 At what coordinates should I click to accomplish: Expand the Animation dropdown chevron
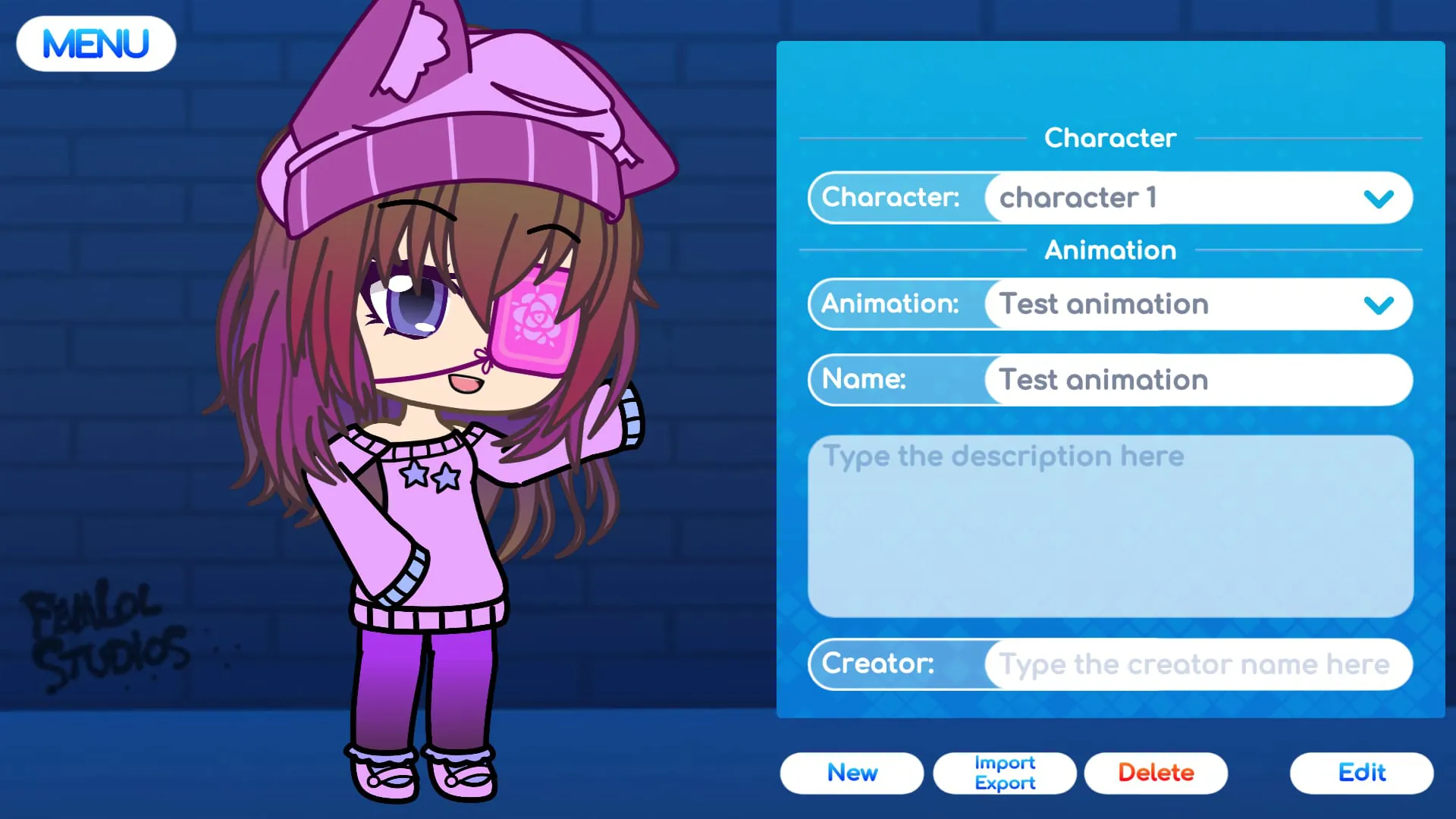1380,304
